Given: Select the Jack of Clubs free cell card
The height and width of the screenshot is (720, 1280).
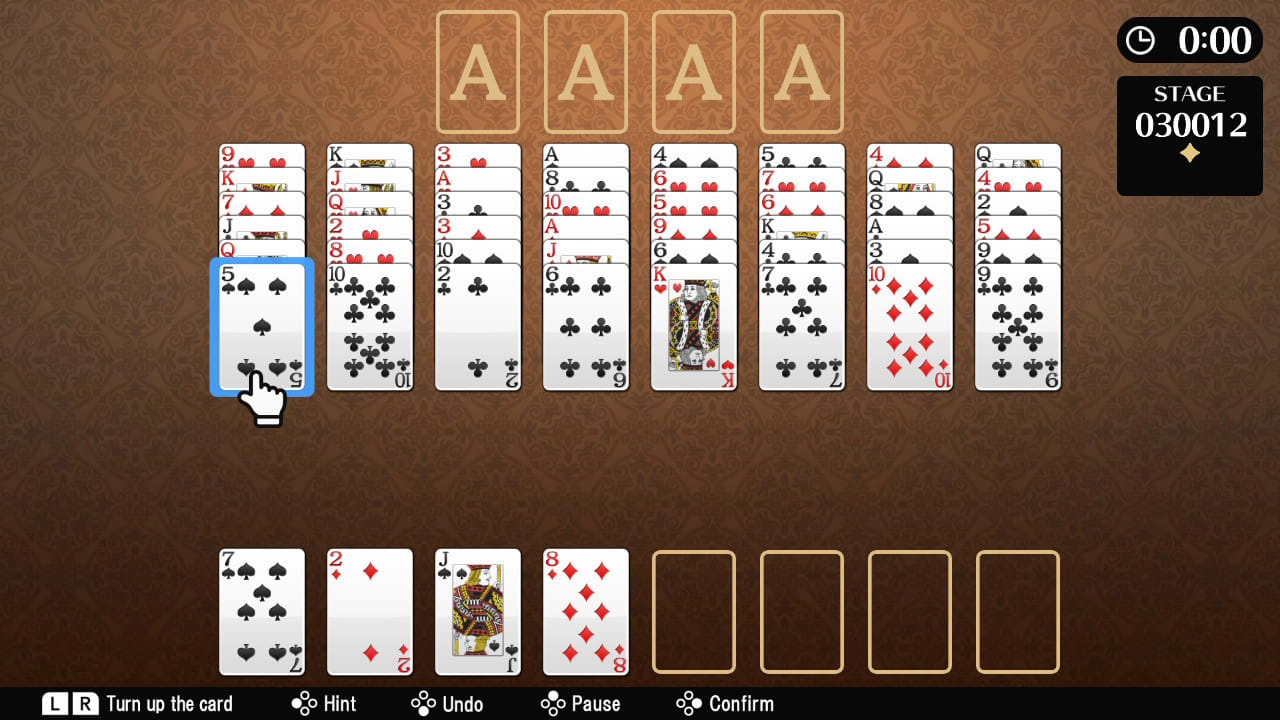Looking at the screenshot, I should tap(477, 610).
